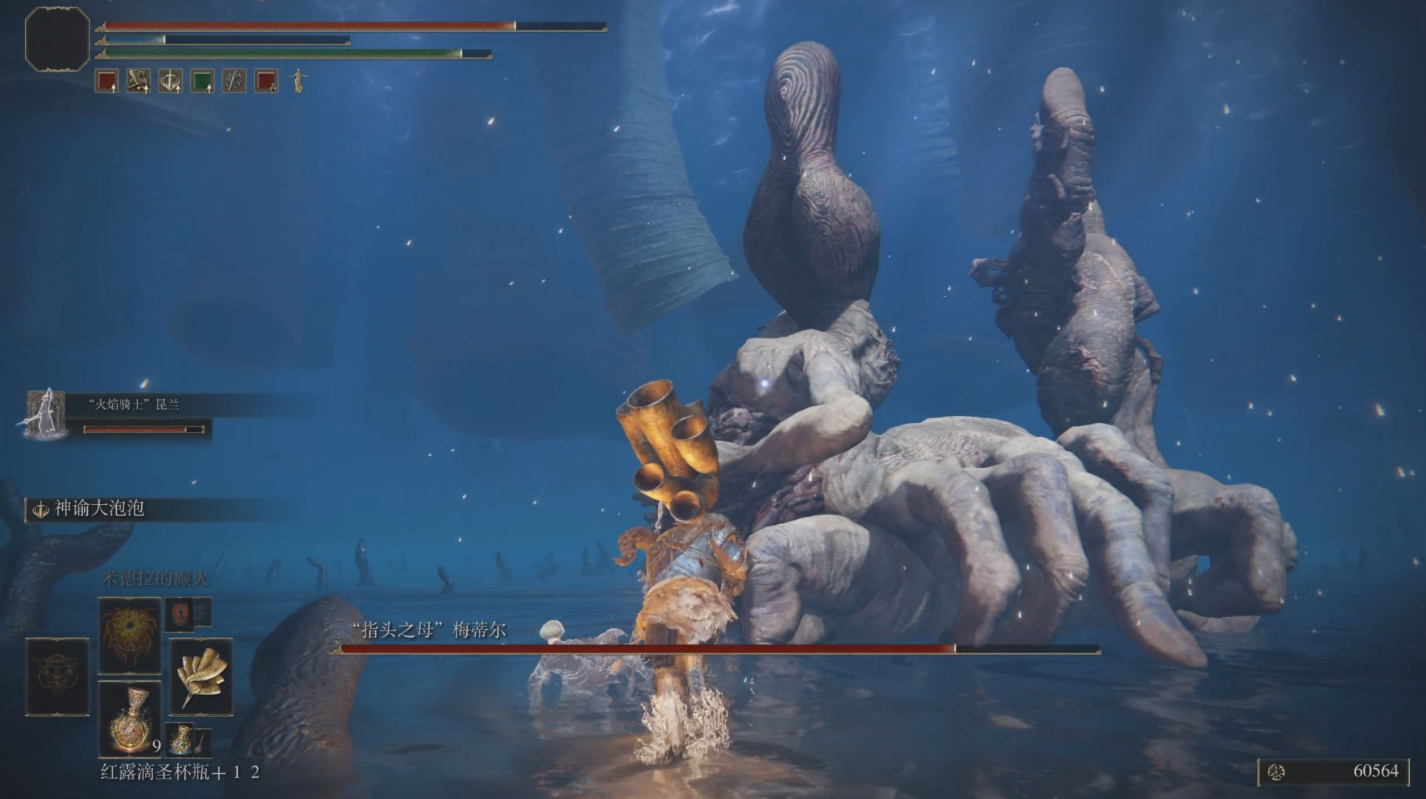The height and width of the screenshot is (799, 1426).
Task: Choose the golden horn right-hand weapon slot
Action: click(201, 677)
